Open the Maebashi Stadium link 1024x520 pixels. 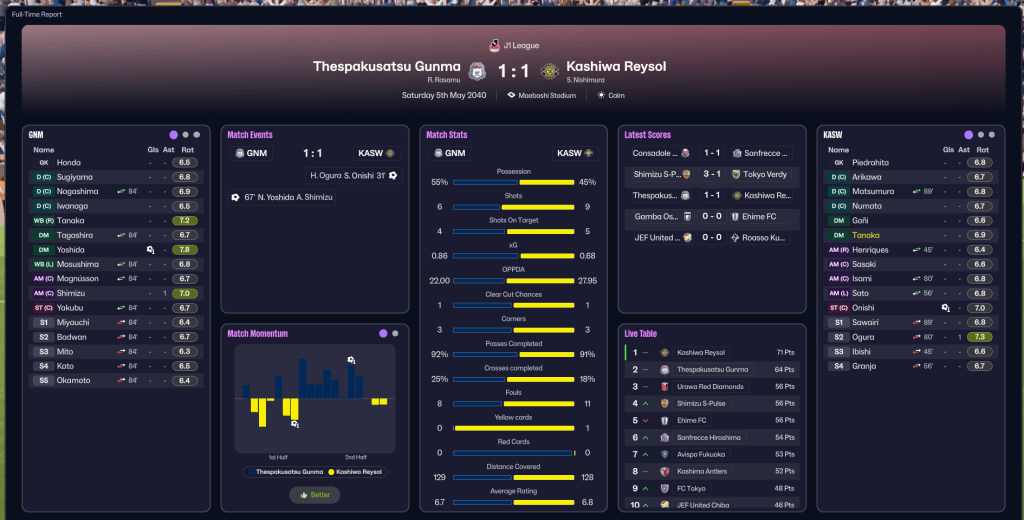[548, 95]
